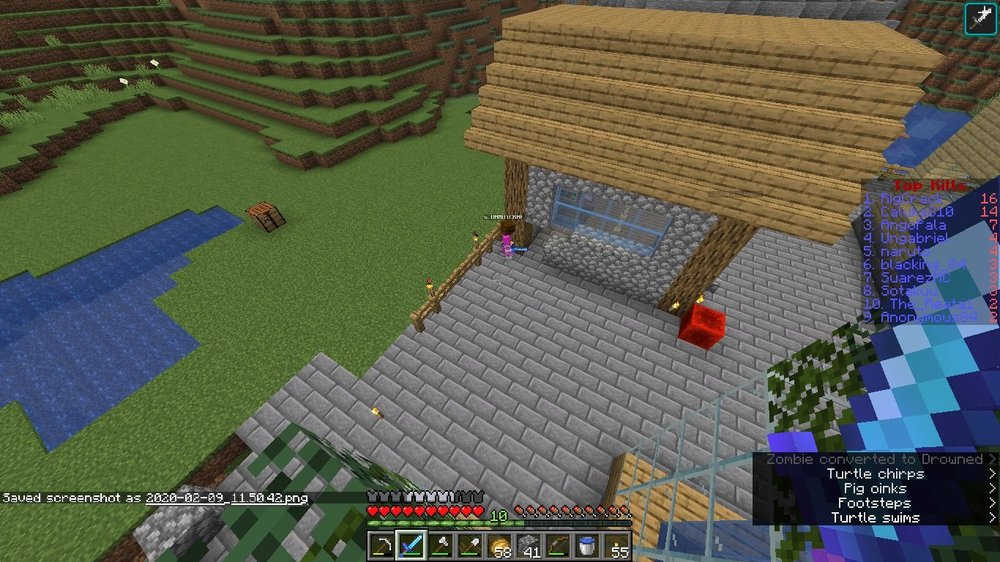
Task: Switch to the iron shovel slot
Action: [x=469, y=545]
